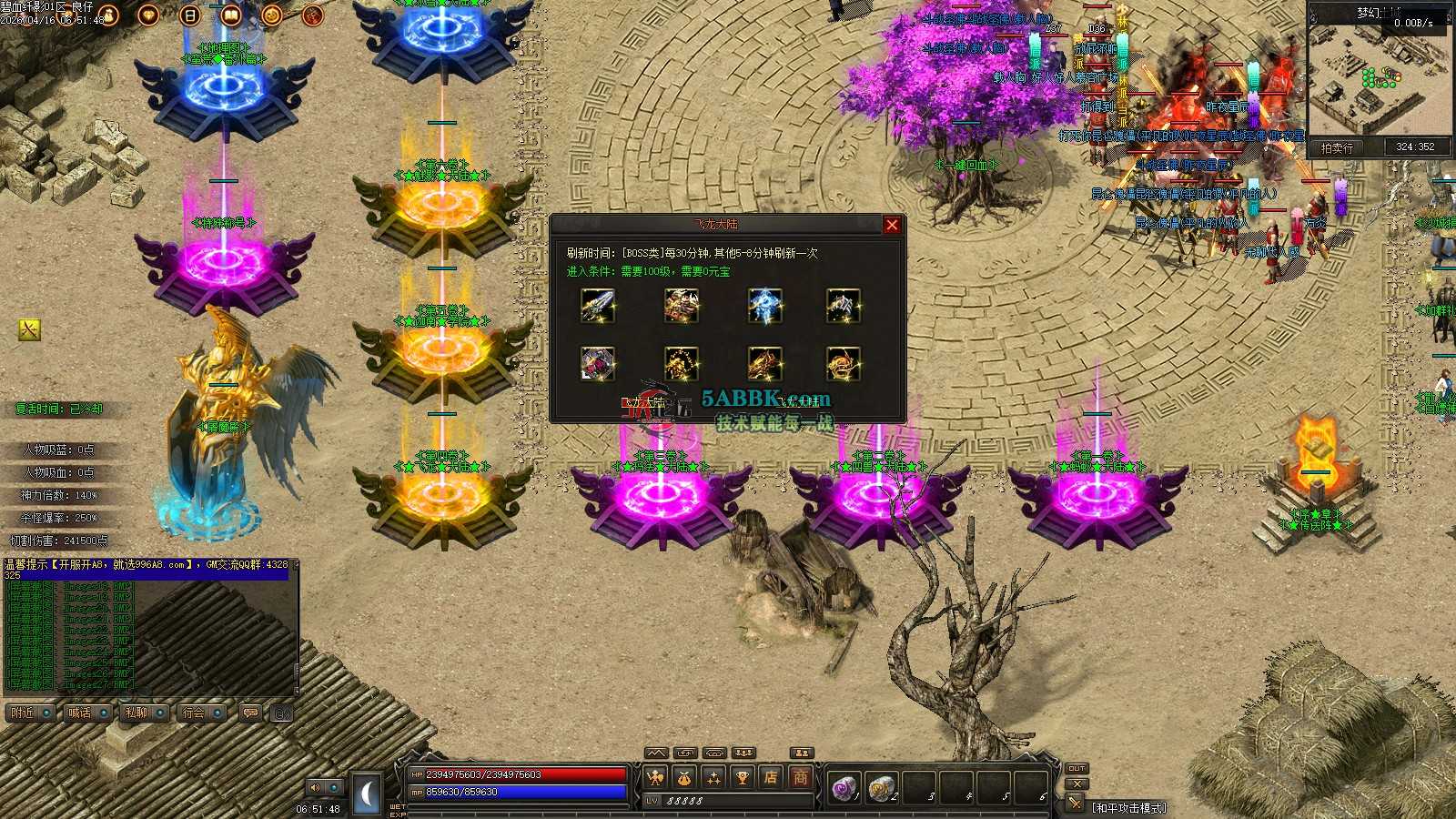Open the 商 mall button

pyautogui.click(x=800, y=777)
